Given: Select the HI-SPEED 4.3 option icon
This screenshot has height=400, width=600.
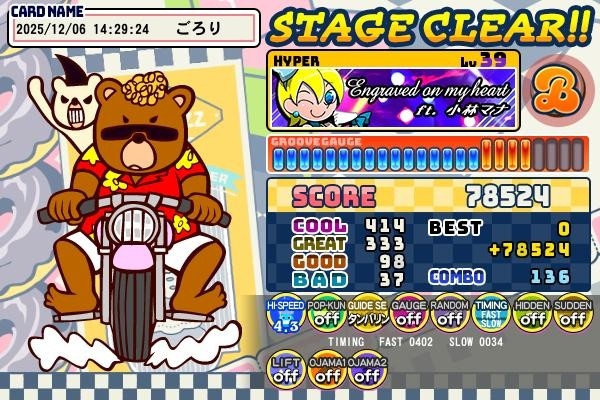Looking at the screenshot, I should [x=285, y=316].
